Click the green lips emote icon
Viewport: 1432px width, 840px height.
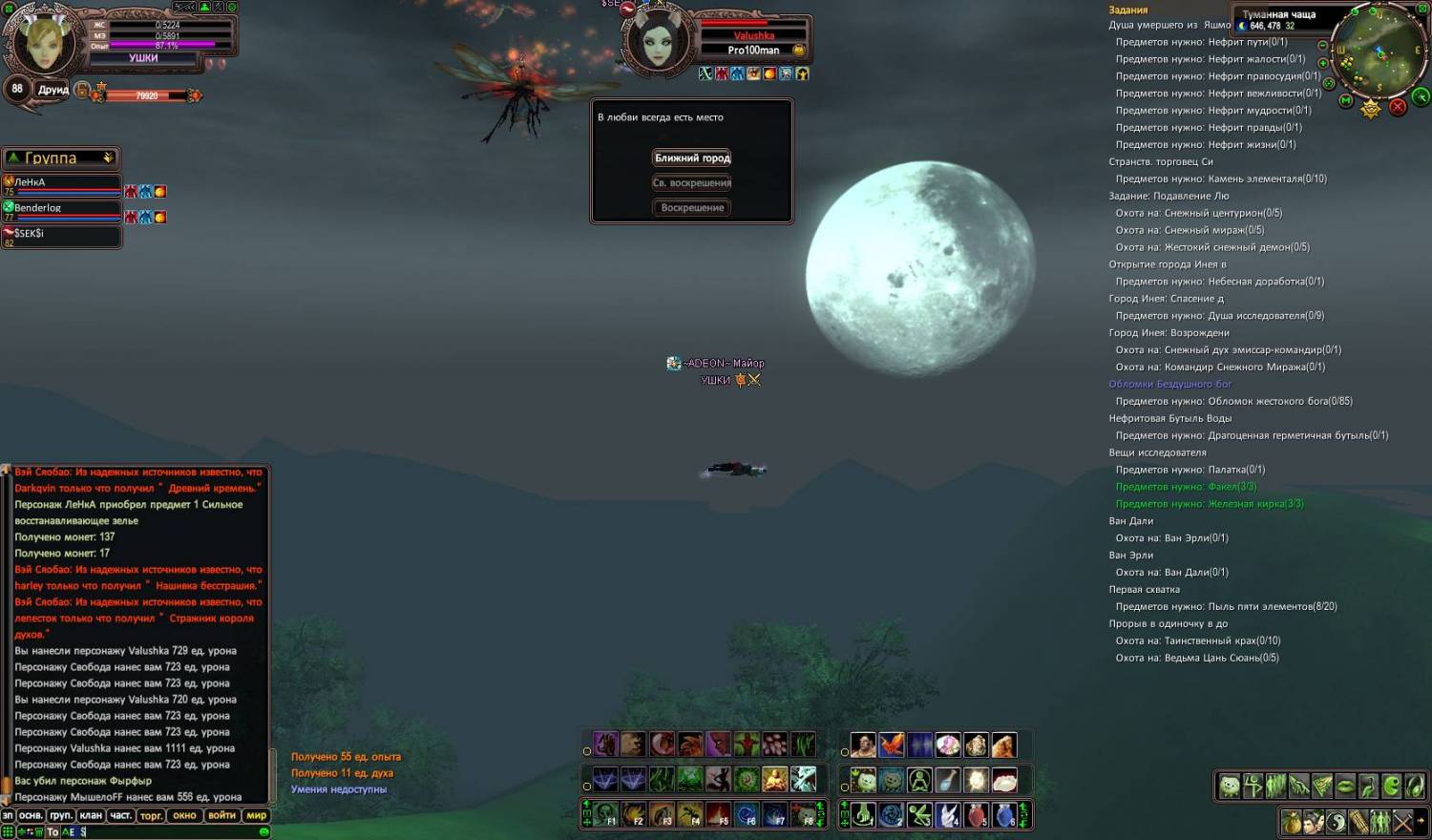coord(1345,786)
